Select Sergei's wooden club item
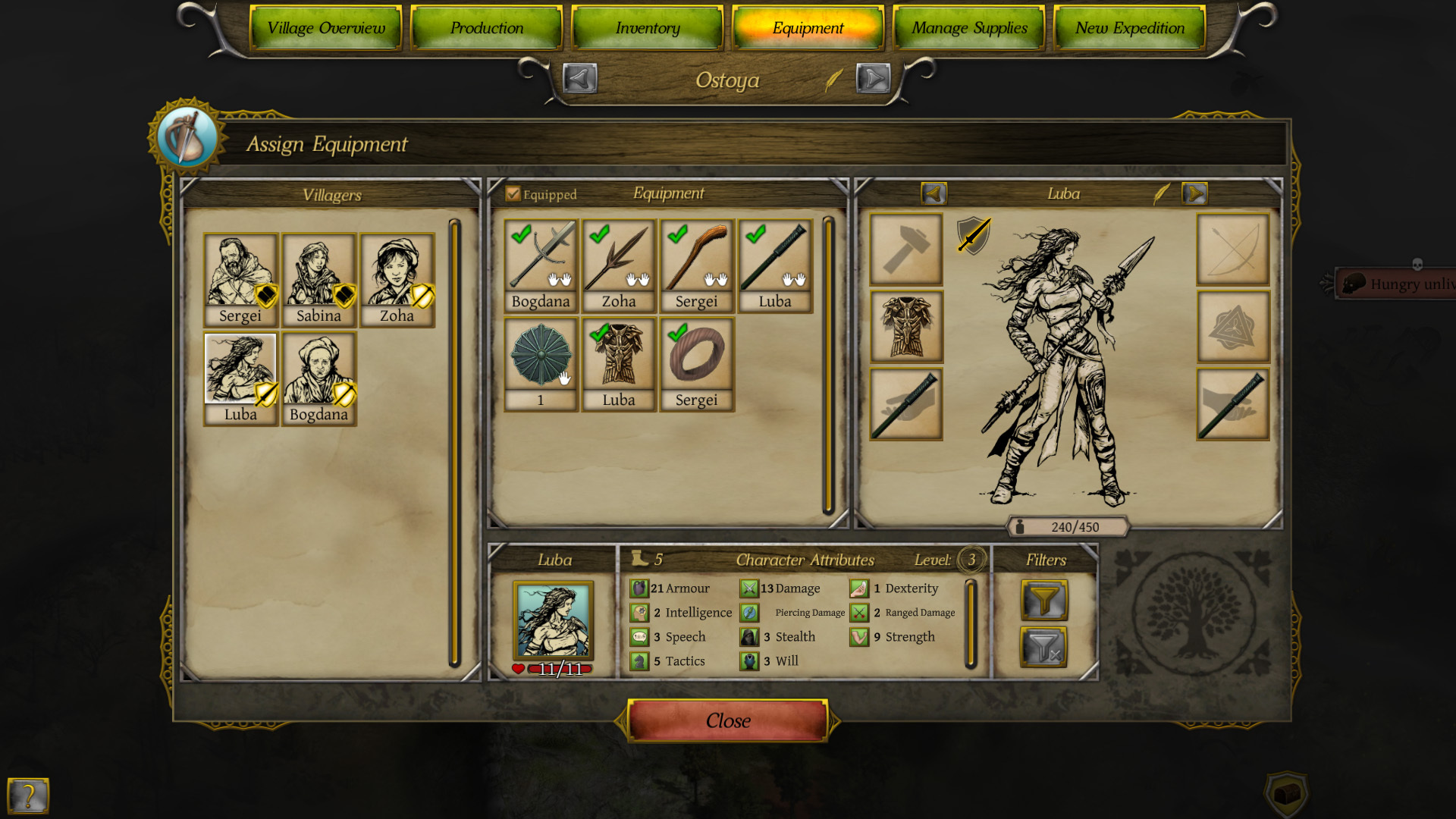This screenshot has width=1456, height=819. (696, 258)
